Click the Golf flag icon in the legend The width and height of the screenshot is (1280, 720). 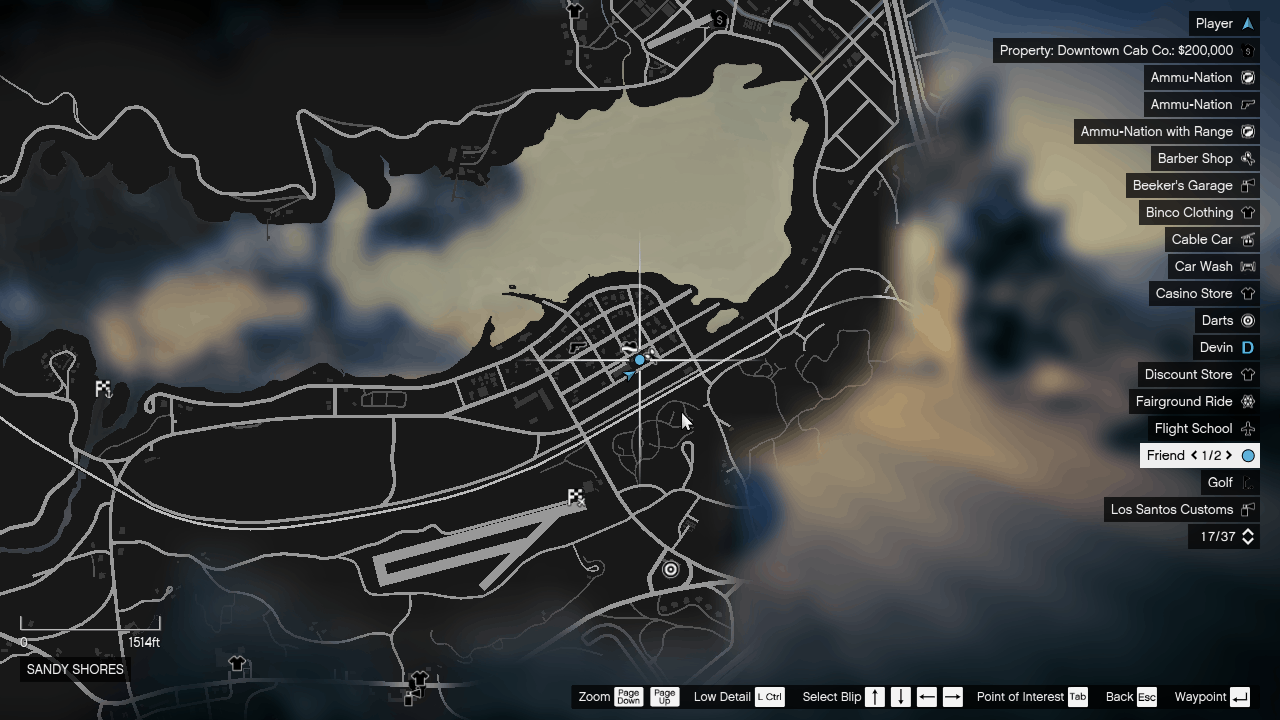(1247, 482)
